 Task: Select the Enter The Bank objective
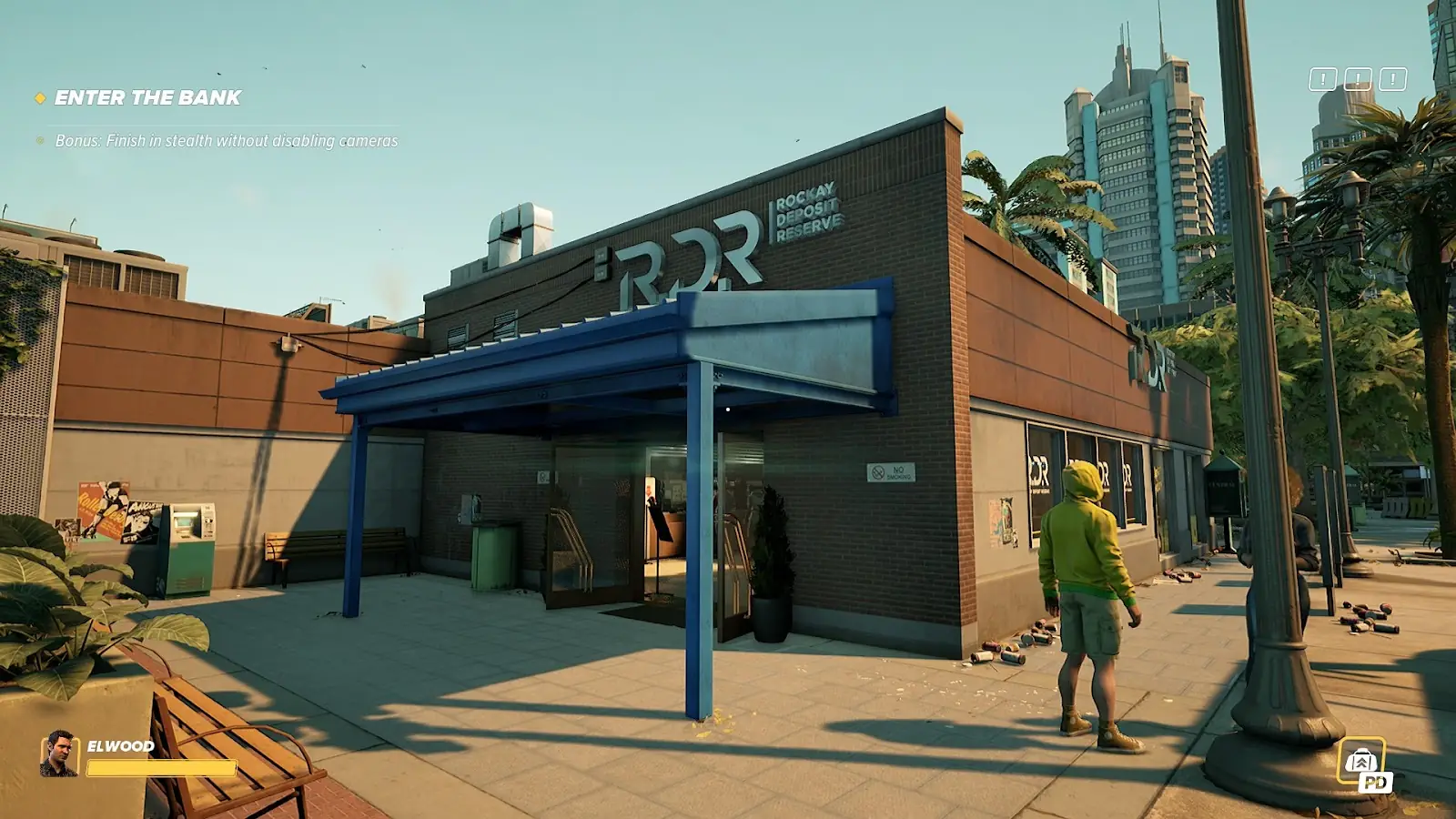(147, 98)
